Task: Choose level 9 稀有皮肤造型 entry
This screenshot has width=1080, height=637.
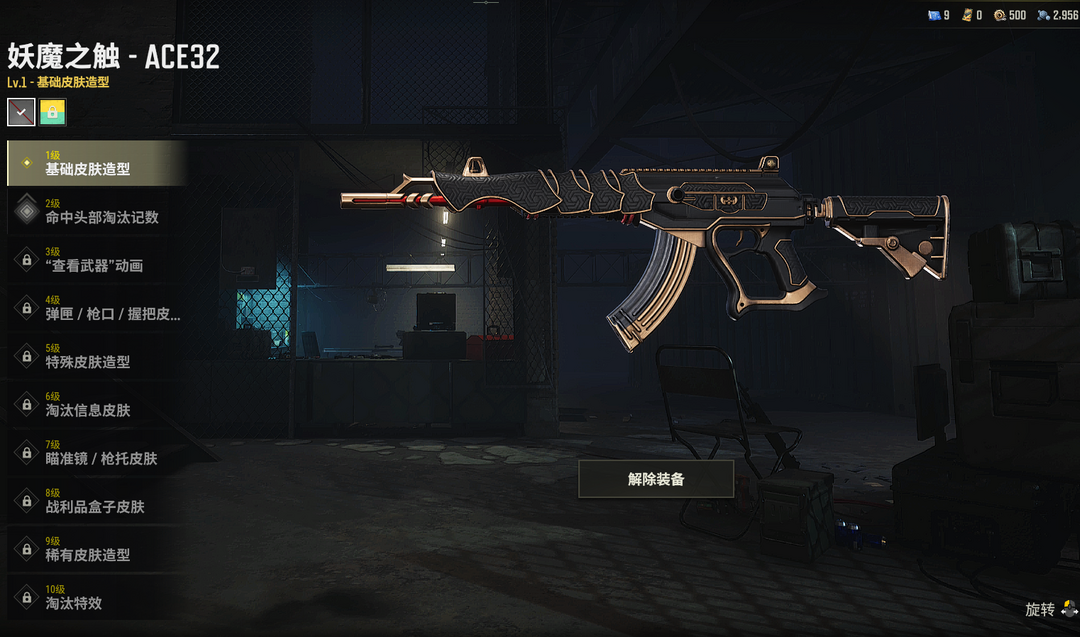Action: (96, 548)
